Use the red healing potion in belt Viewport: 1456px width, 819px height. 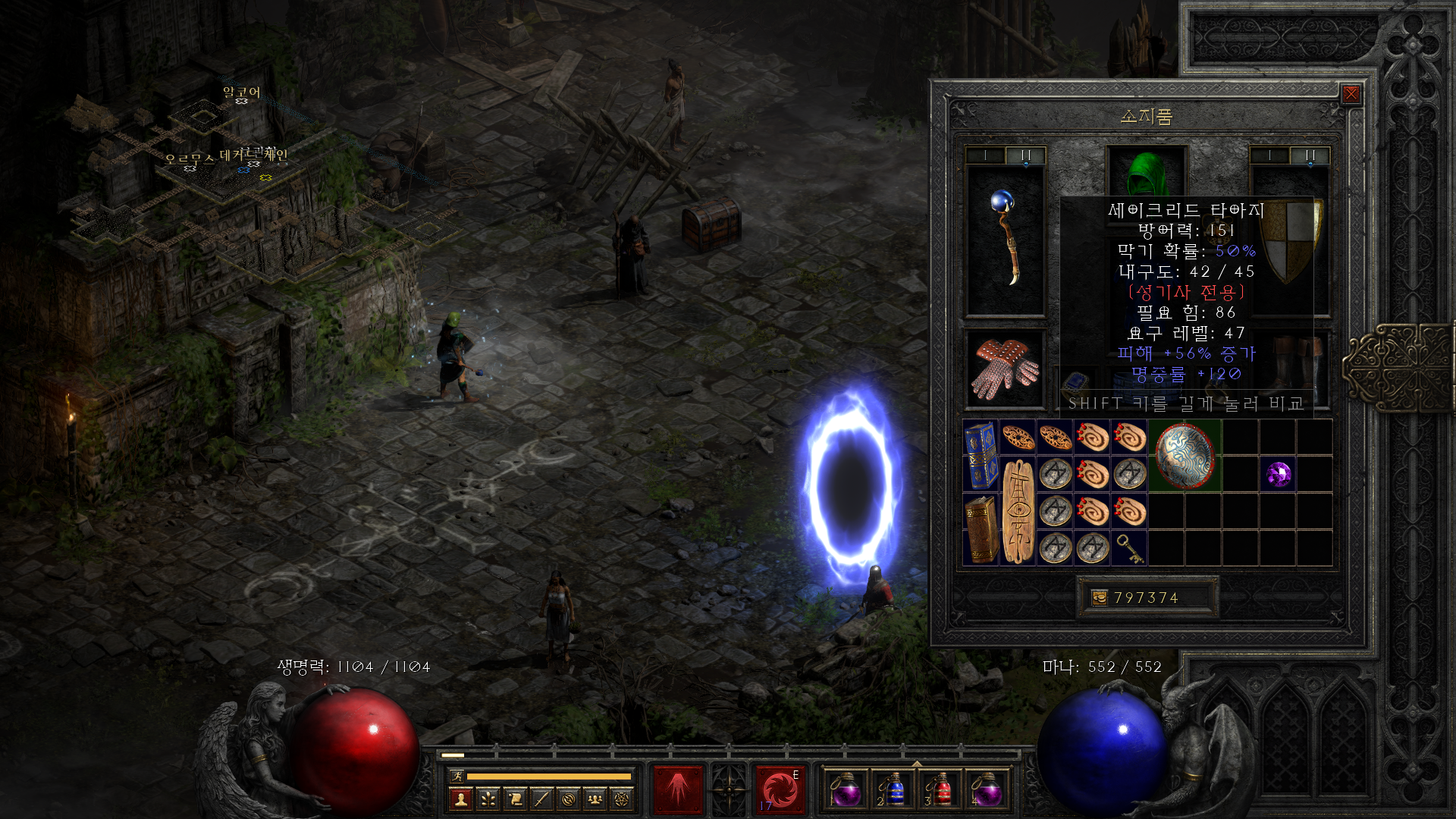point(940,791)
